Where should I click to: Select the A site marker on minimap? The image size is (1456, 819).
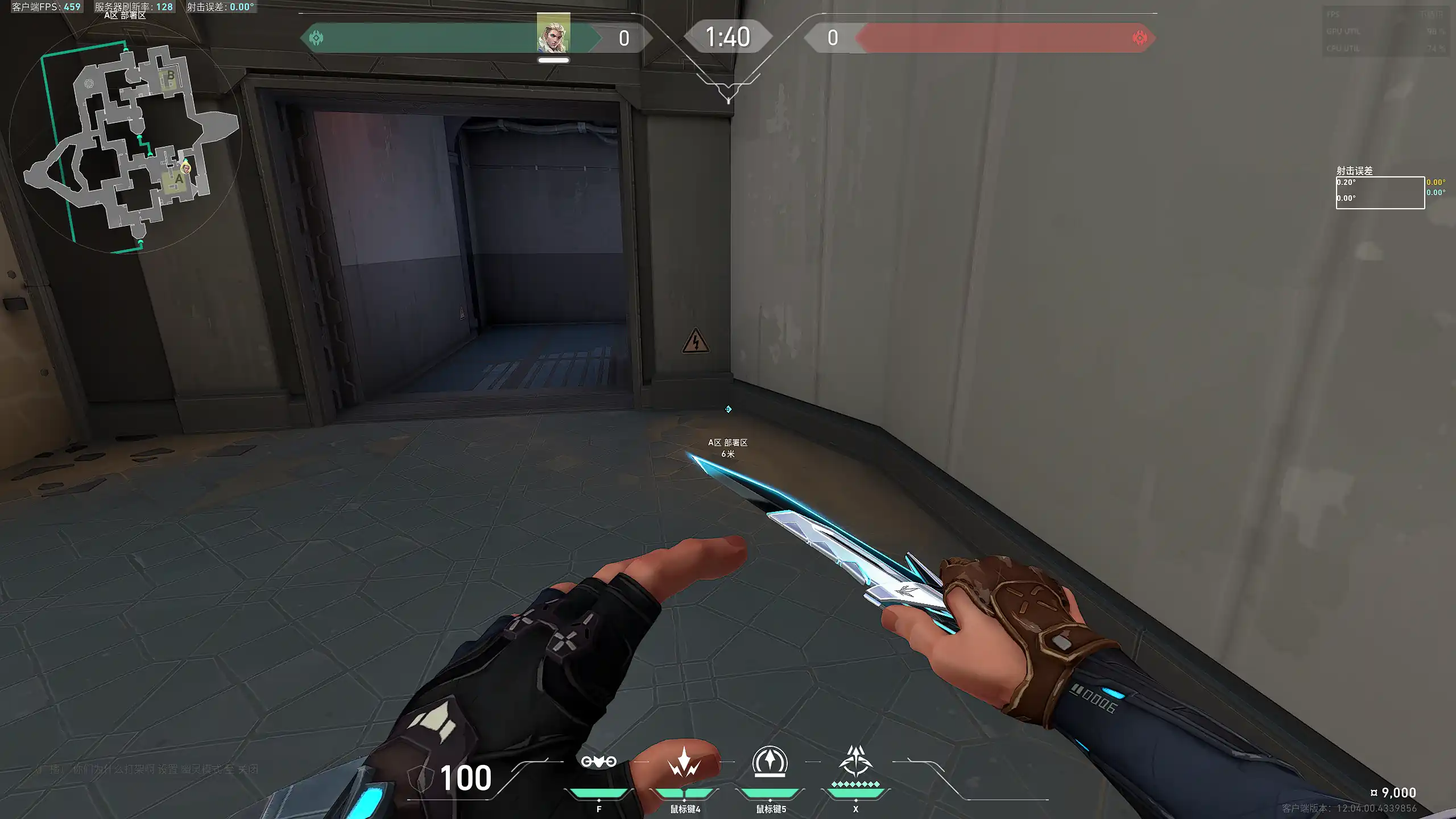click(179, 179)
